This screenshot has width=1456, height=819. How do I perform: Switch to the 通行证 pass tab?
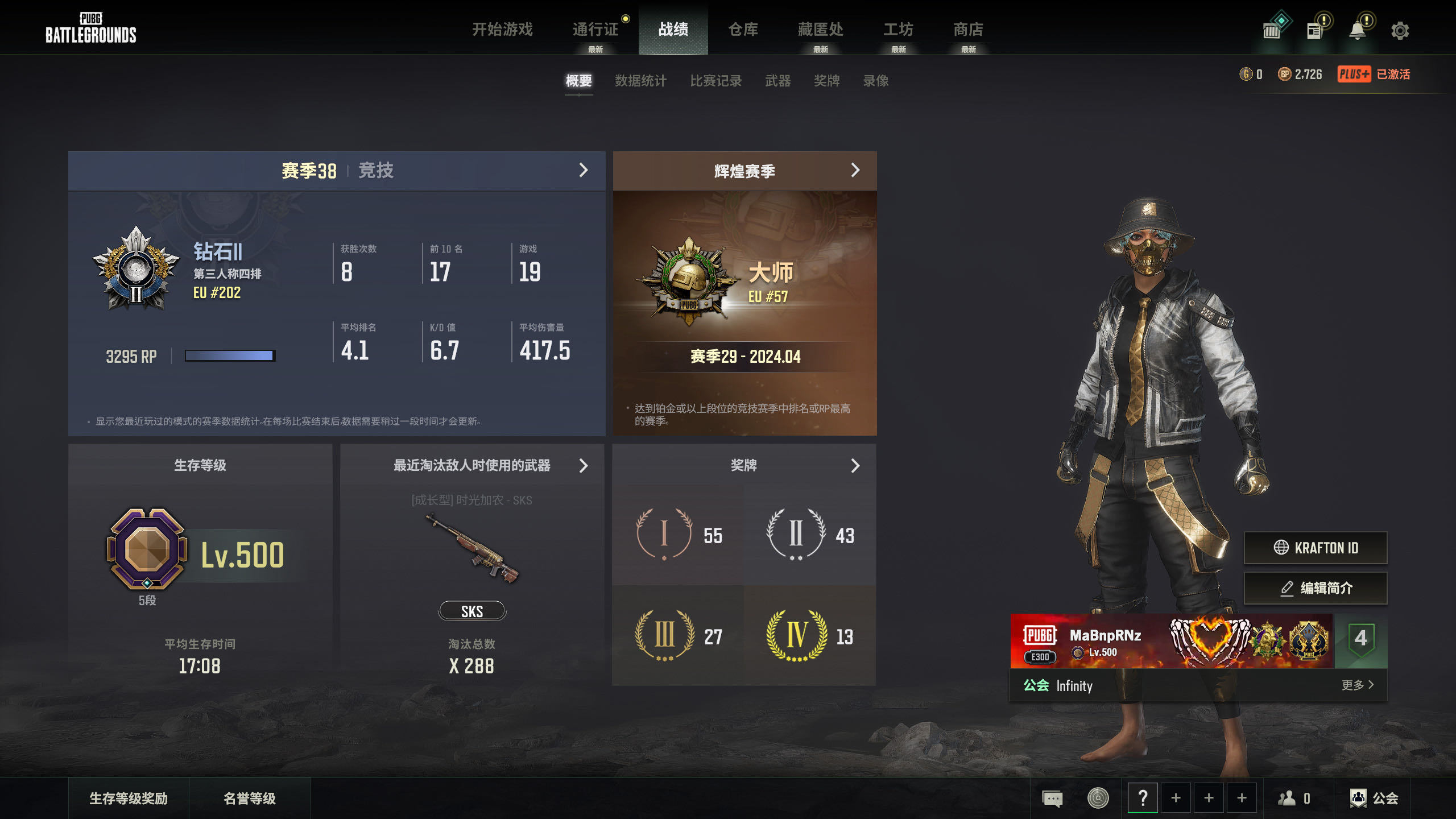(x=595, y=29)
